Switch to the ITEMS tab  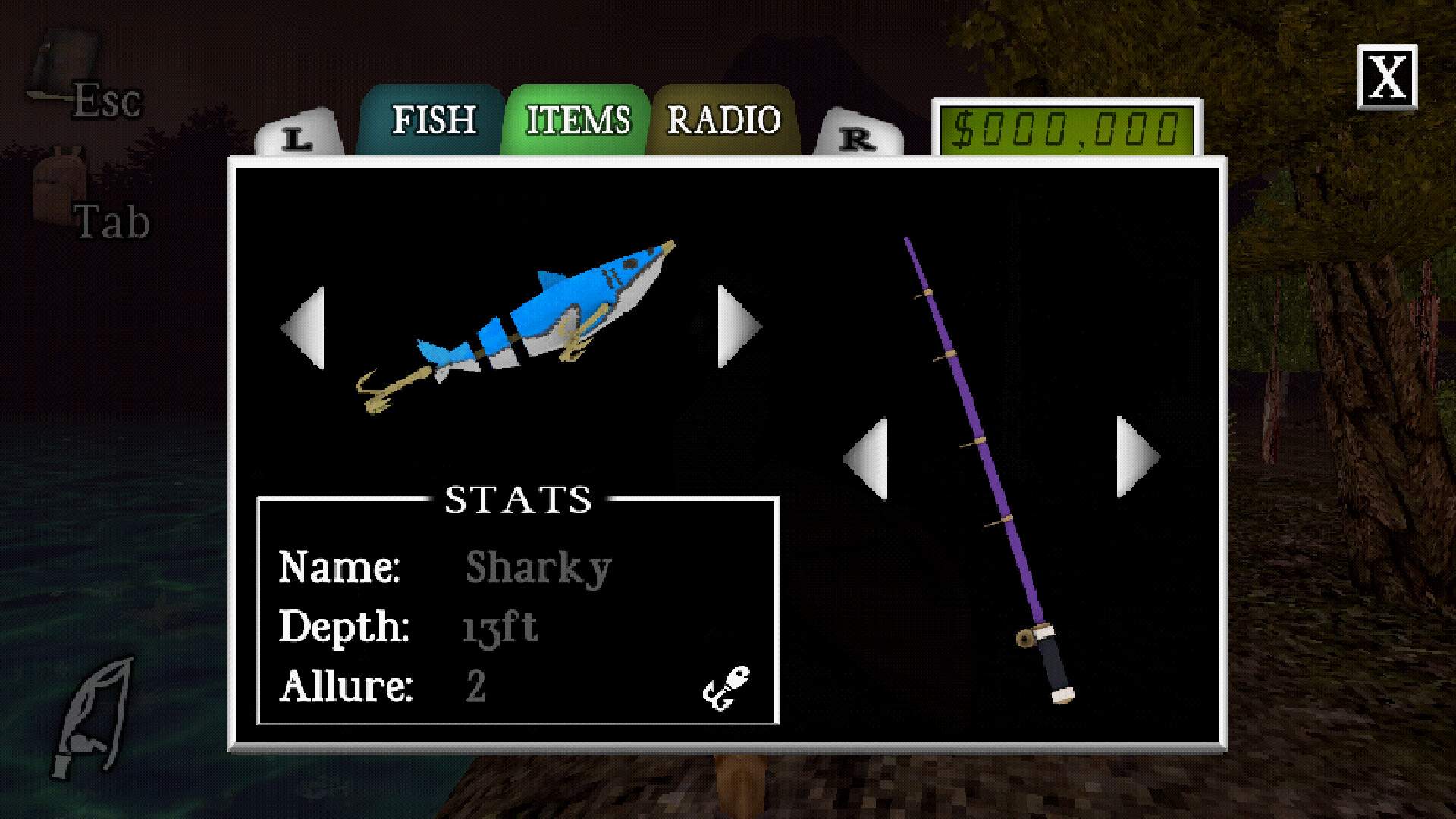(578, 119)
